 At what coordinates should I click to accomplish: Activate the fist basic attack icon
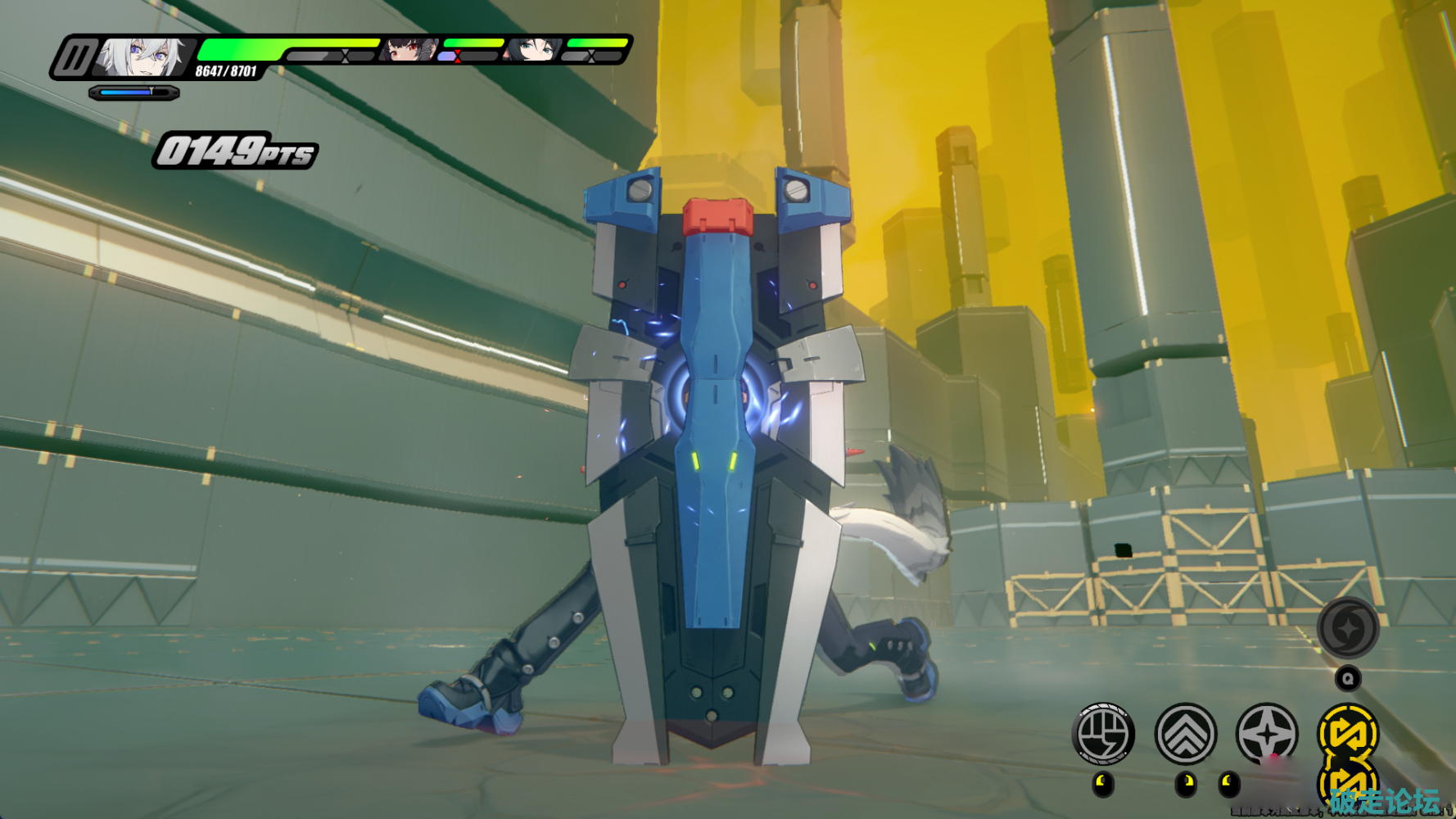click(1102, 734)
